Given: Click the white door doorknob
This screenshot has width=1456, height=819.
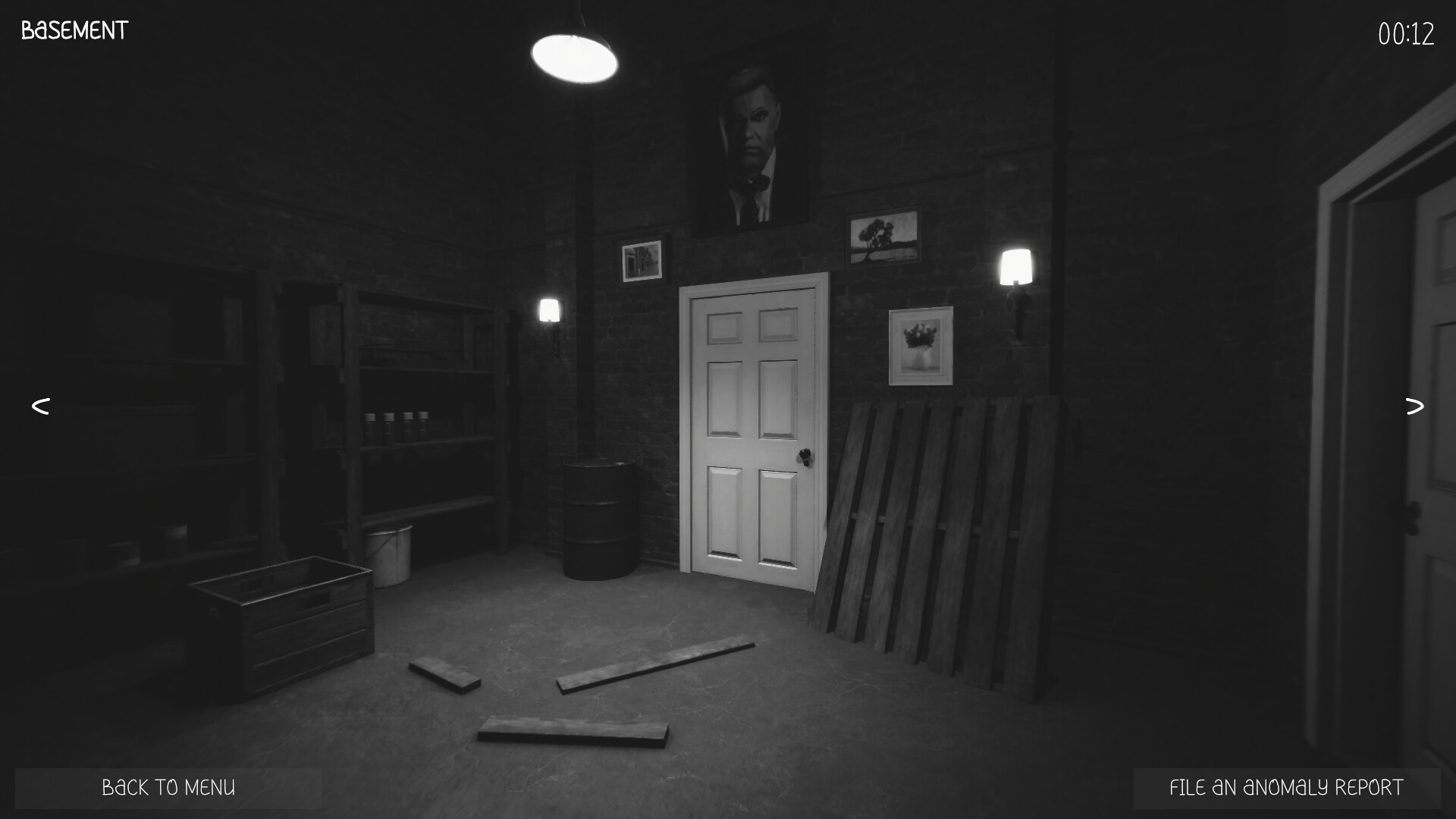Looking at the screenshot, I should pos(804,455).
